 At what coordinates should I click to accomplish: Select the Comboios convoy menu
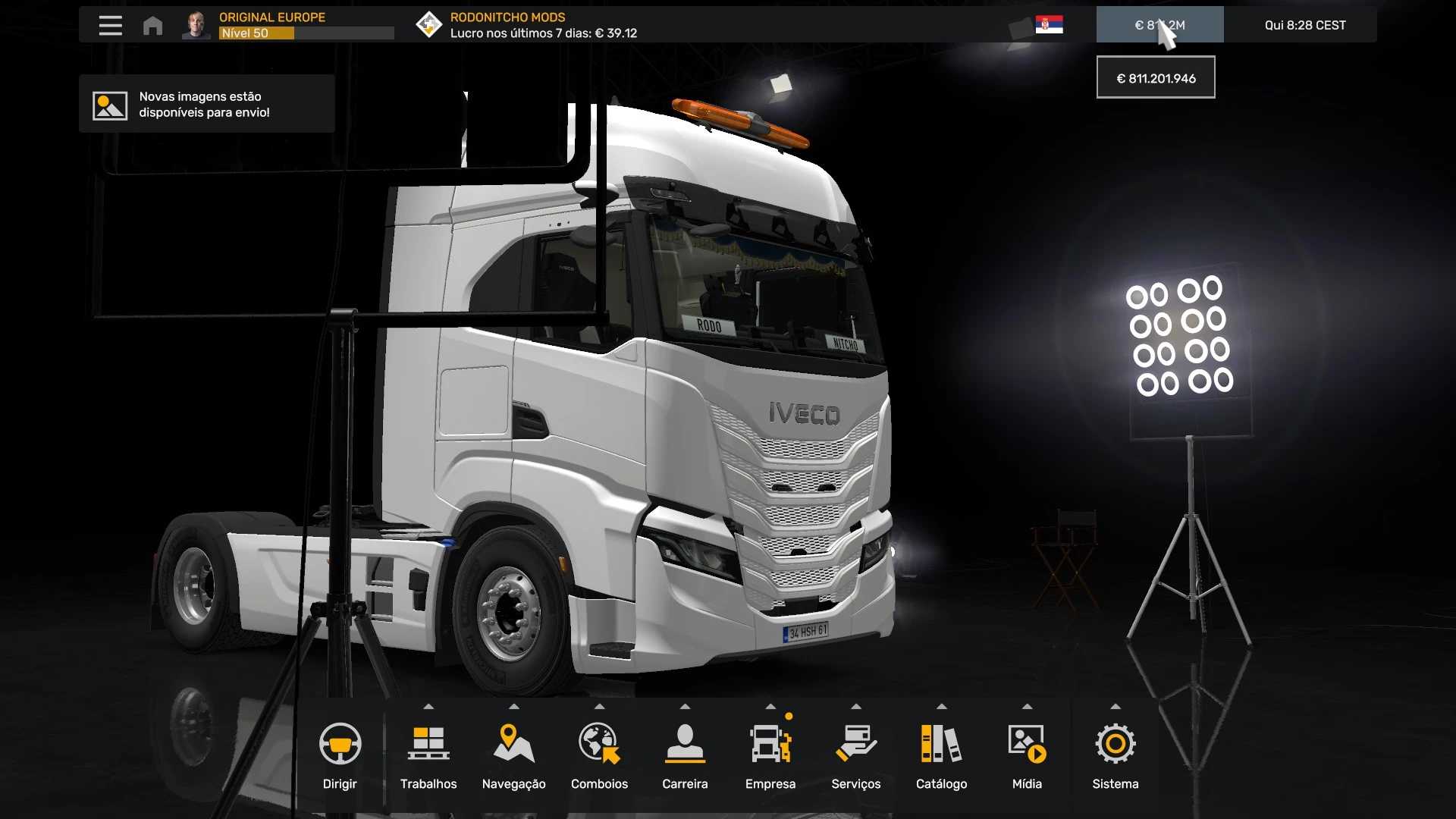599,755
